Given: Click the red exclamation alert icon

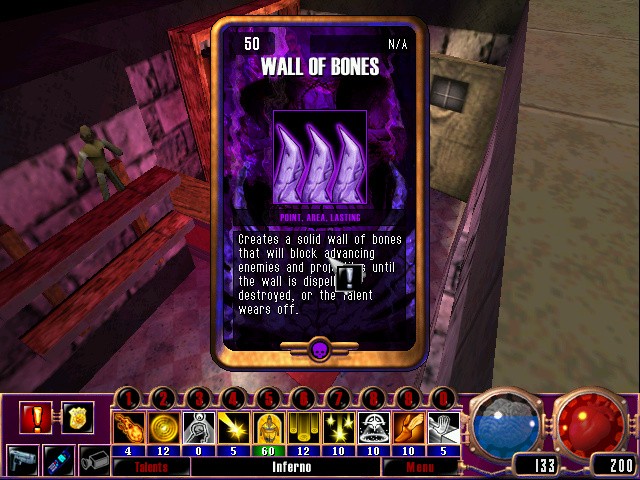Looking at the screenshot, I should pyautogui.click(x=36, y=416).
